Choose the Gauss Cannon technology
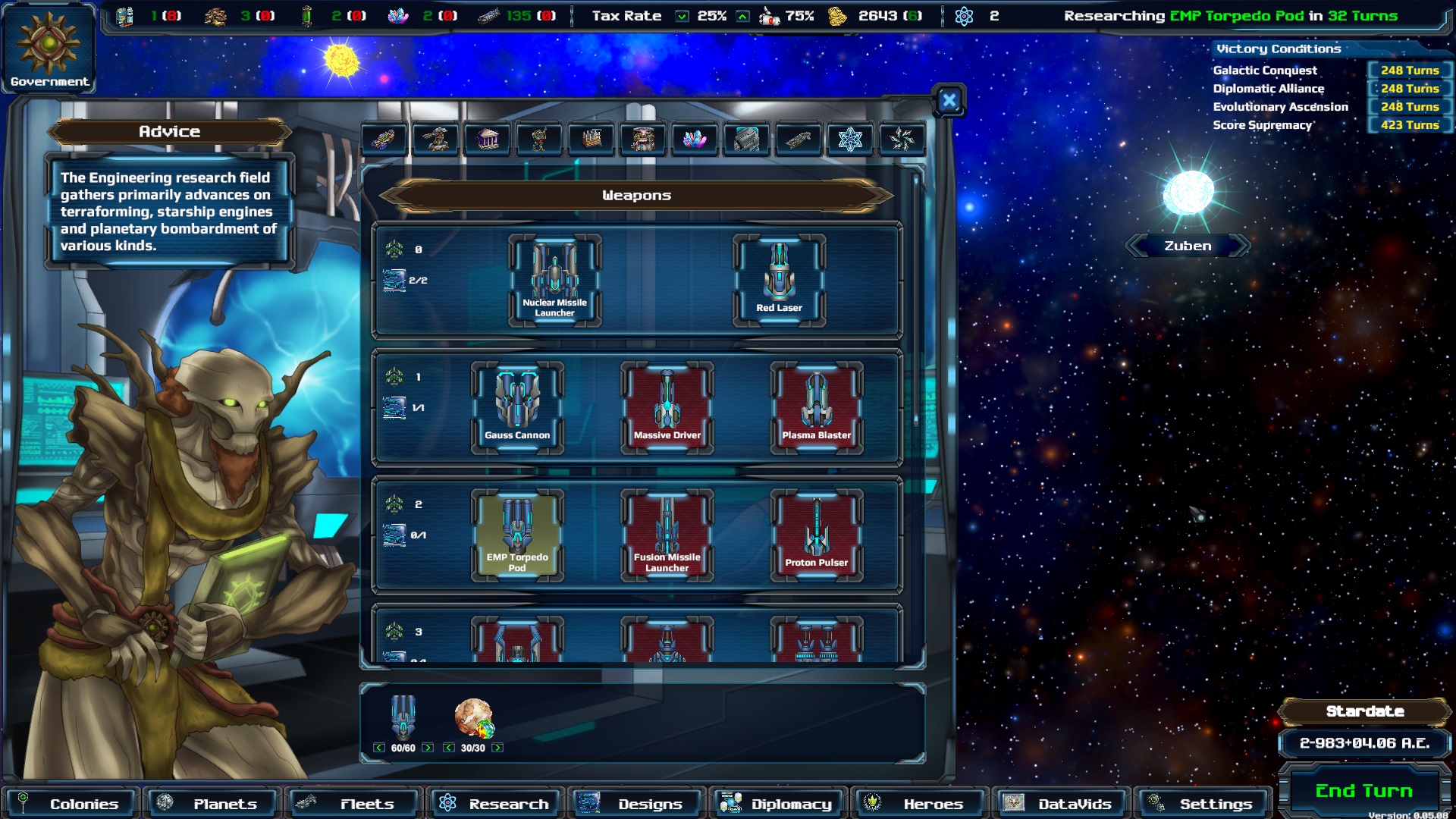Screen dimensions: 1456x819 (x=517, y=407)
